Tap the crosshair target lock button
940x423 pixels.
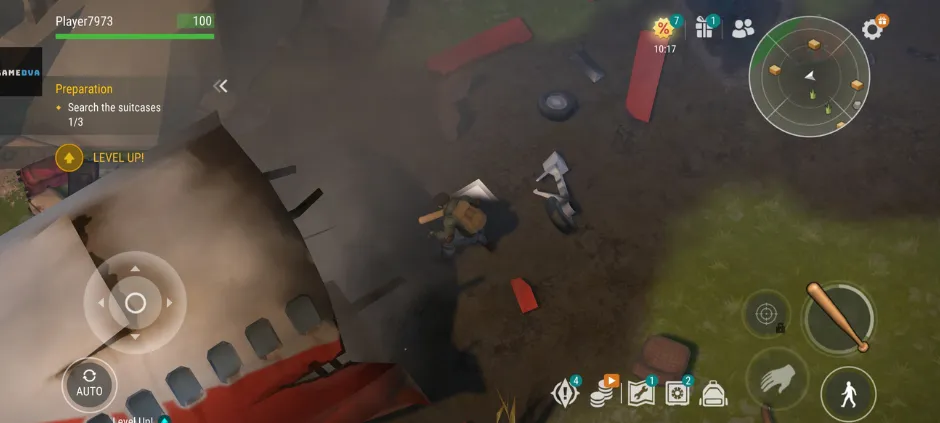tap(766, 314)
